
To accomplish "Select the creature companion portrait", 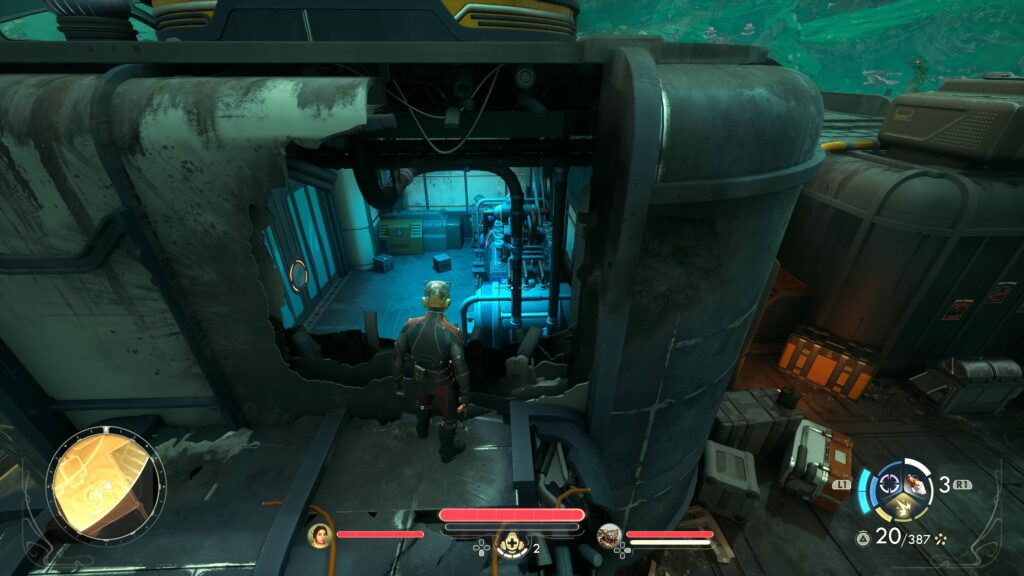I will pos(610,536).
